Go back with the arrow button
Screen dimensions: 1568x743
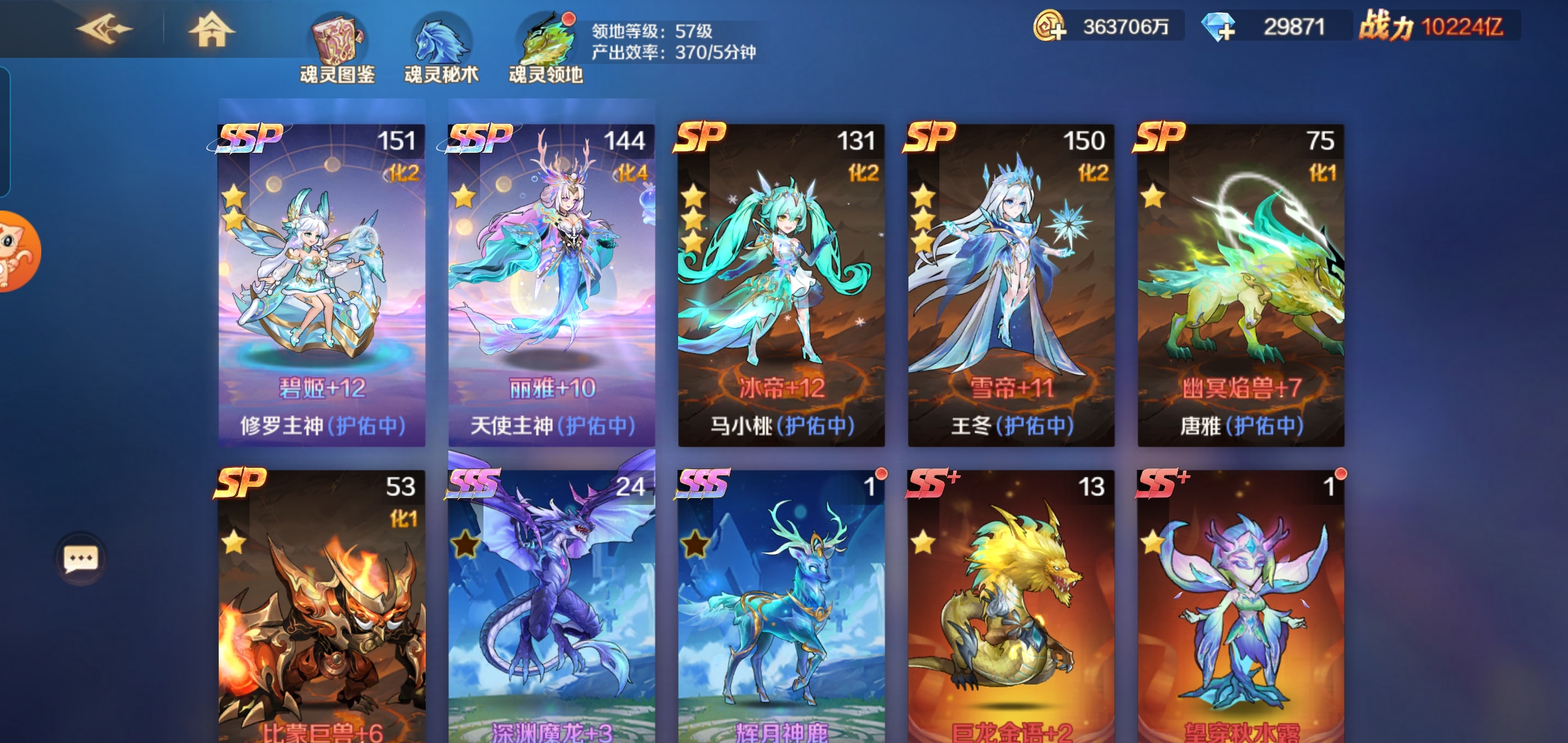coord(105,29)
